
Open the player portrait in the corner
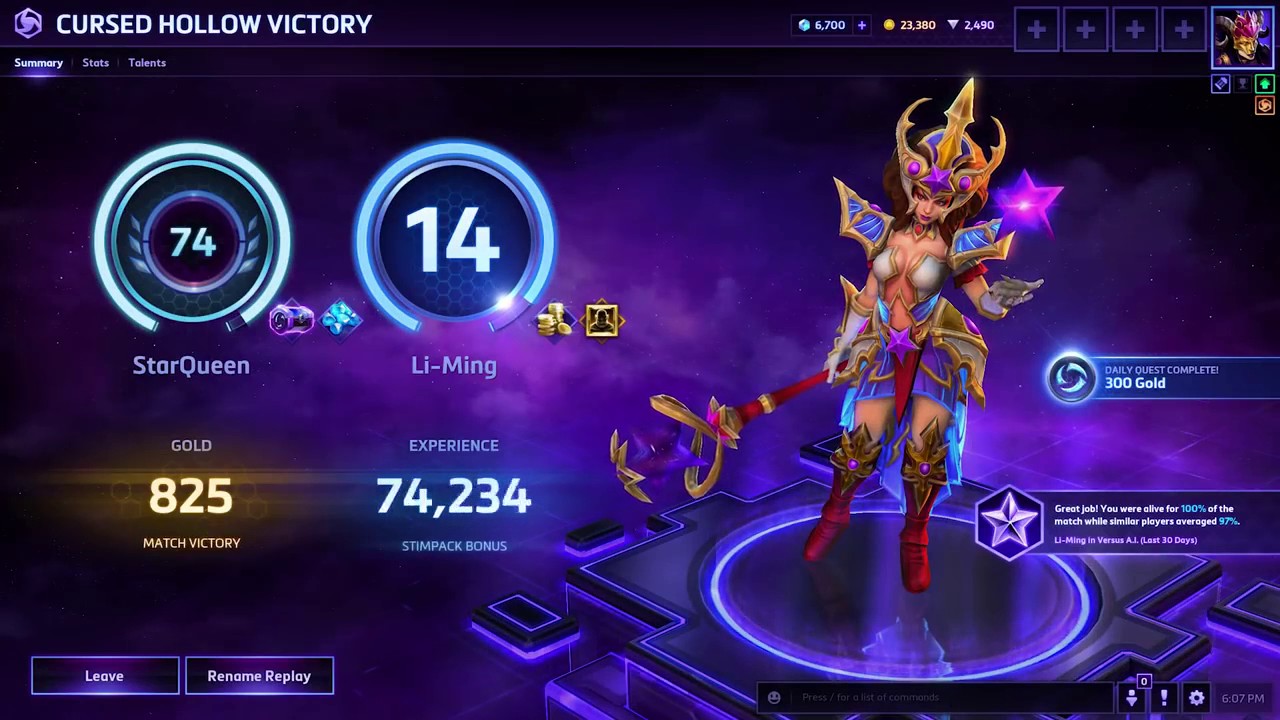[1242, 38]
